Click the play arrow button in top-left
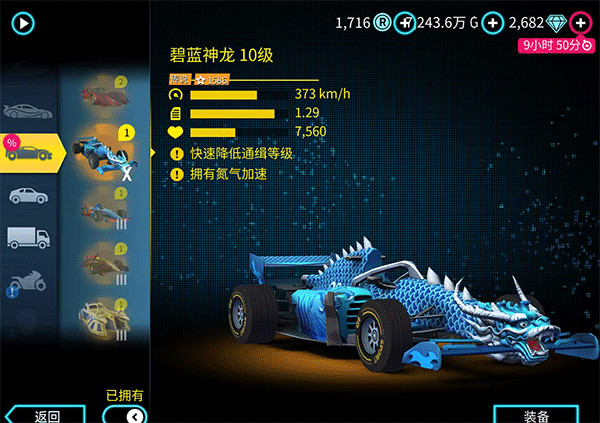 coord(24,22)
